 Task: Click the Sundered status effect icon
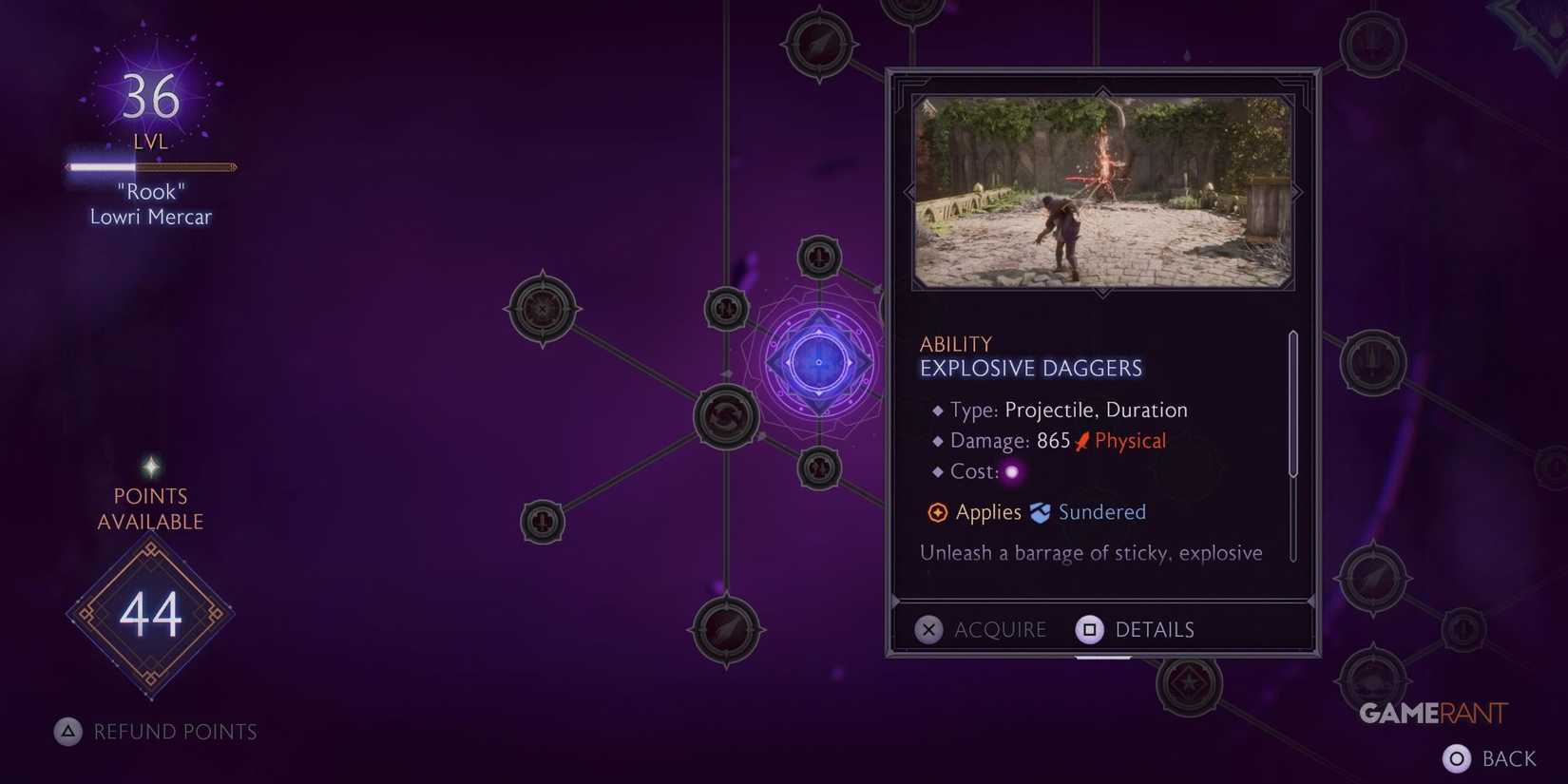coord(1042,512)
